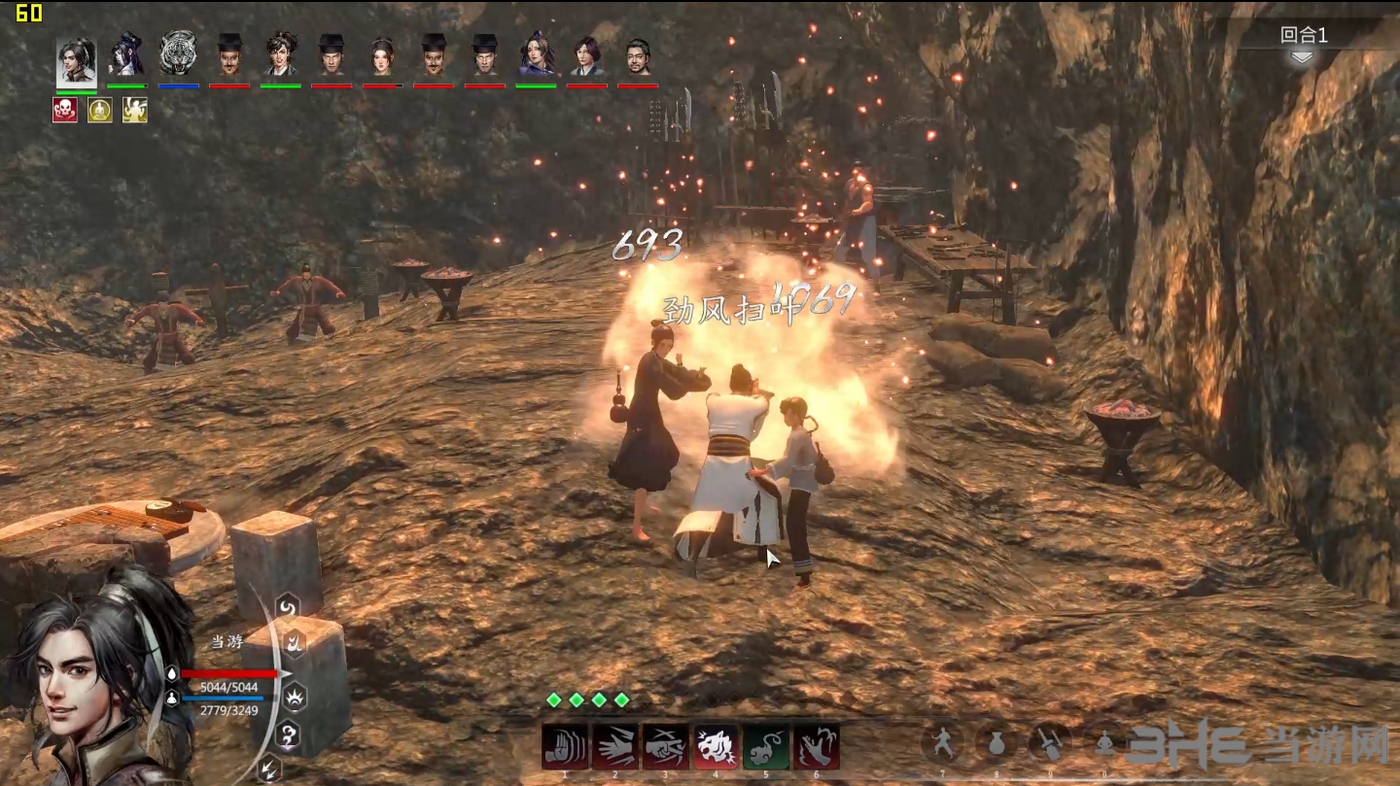The image size is (1400, 786).
Task: Select the sword weapon action icon
Action: [x=1050, y=742]
